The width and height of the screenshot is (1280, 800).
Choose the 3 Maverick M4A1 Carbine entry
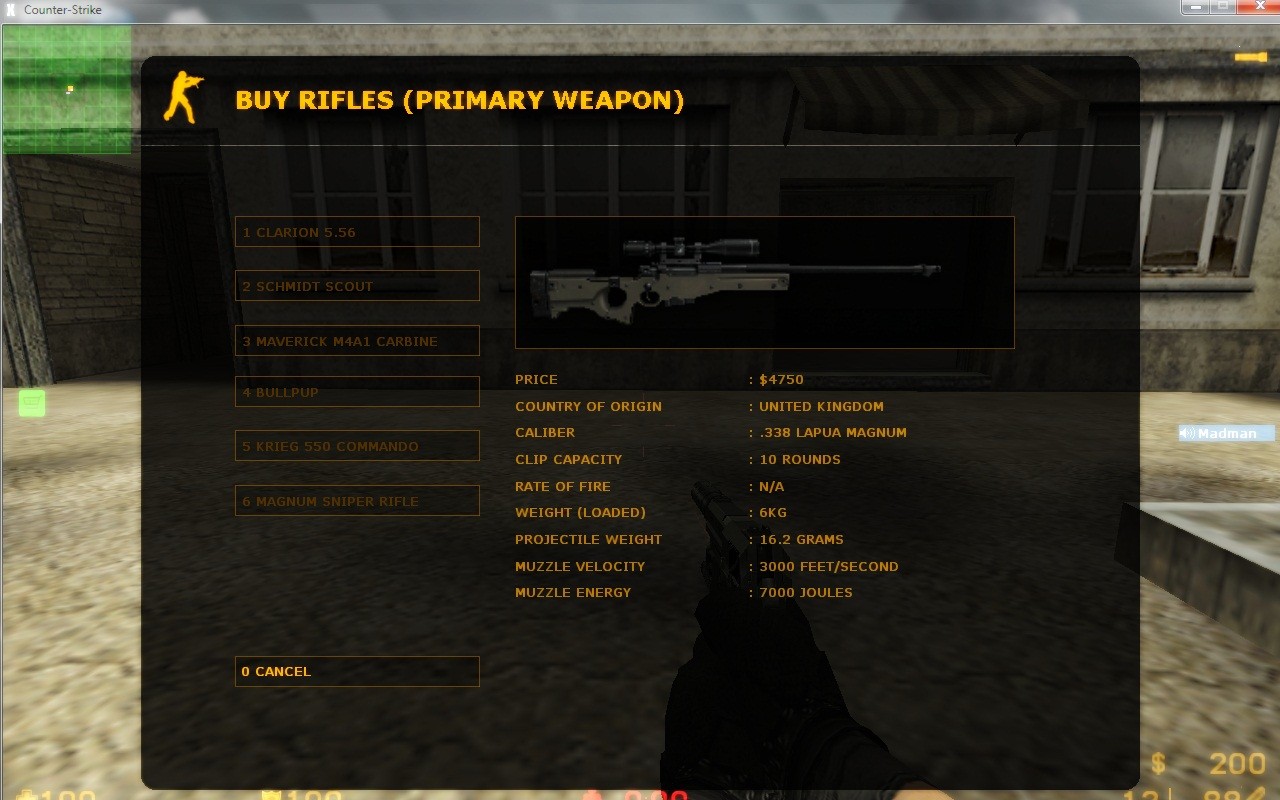(x=357, y=341)
